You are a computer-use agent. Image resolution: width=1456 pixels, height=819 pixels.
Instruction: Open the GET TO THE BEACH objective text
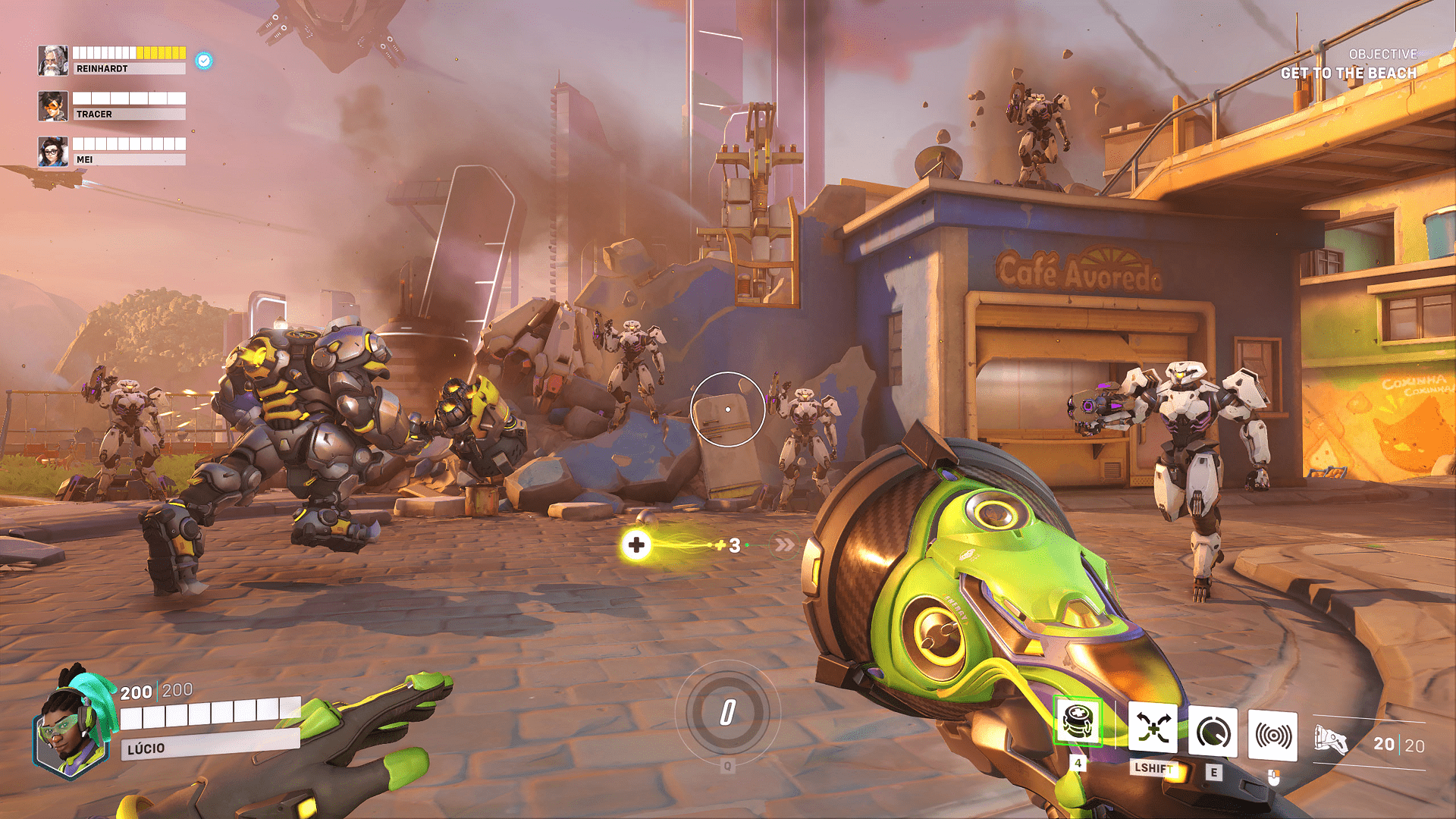(1349, 73)
